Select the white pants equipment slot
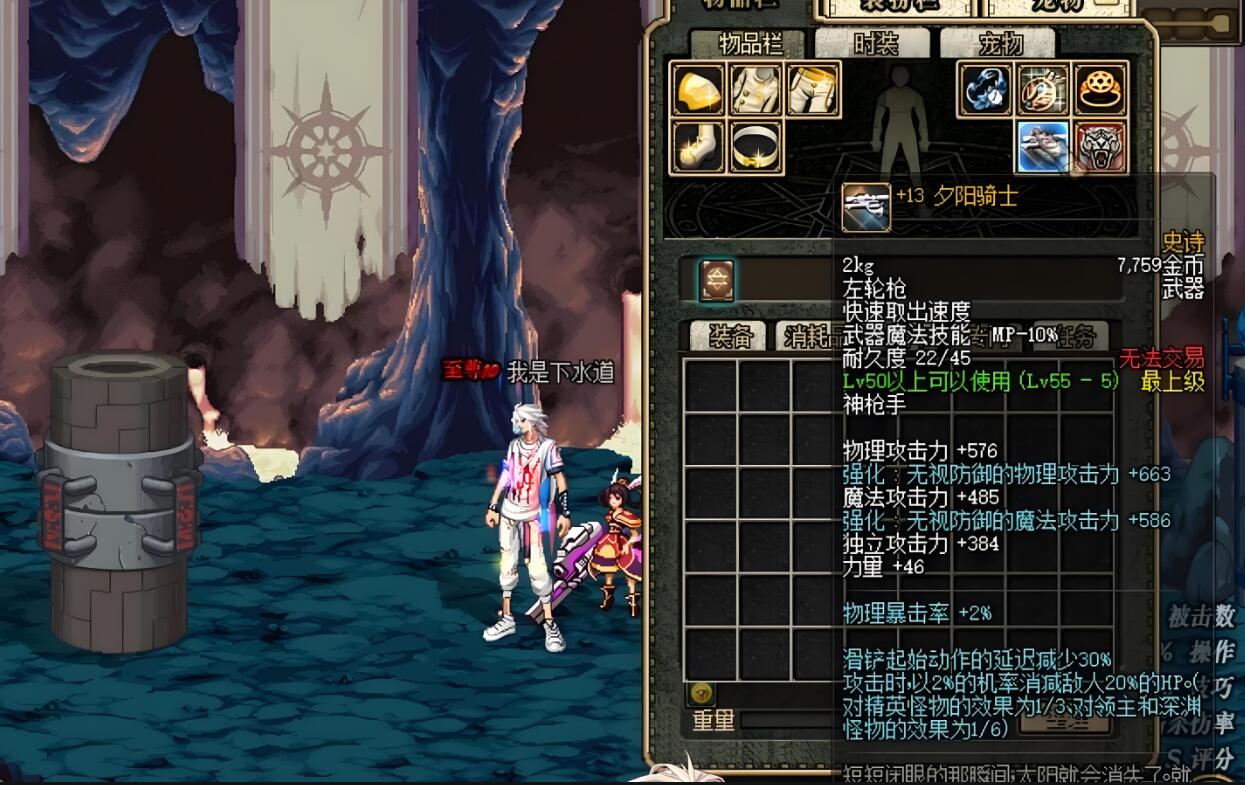Viewport: 1245px width, 785px height. coord(813,90)
